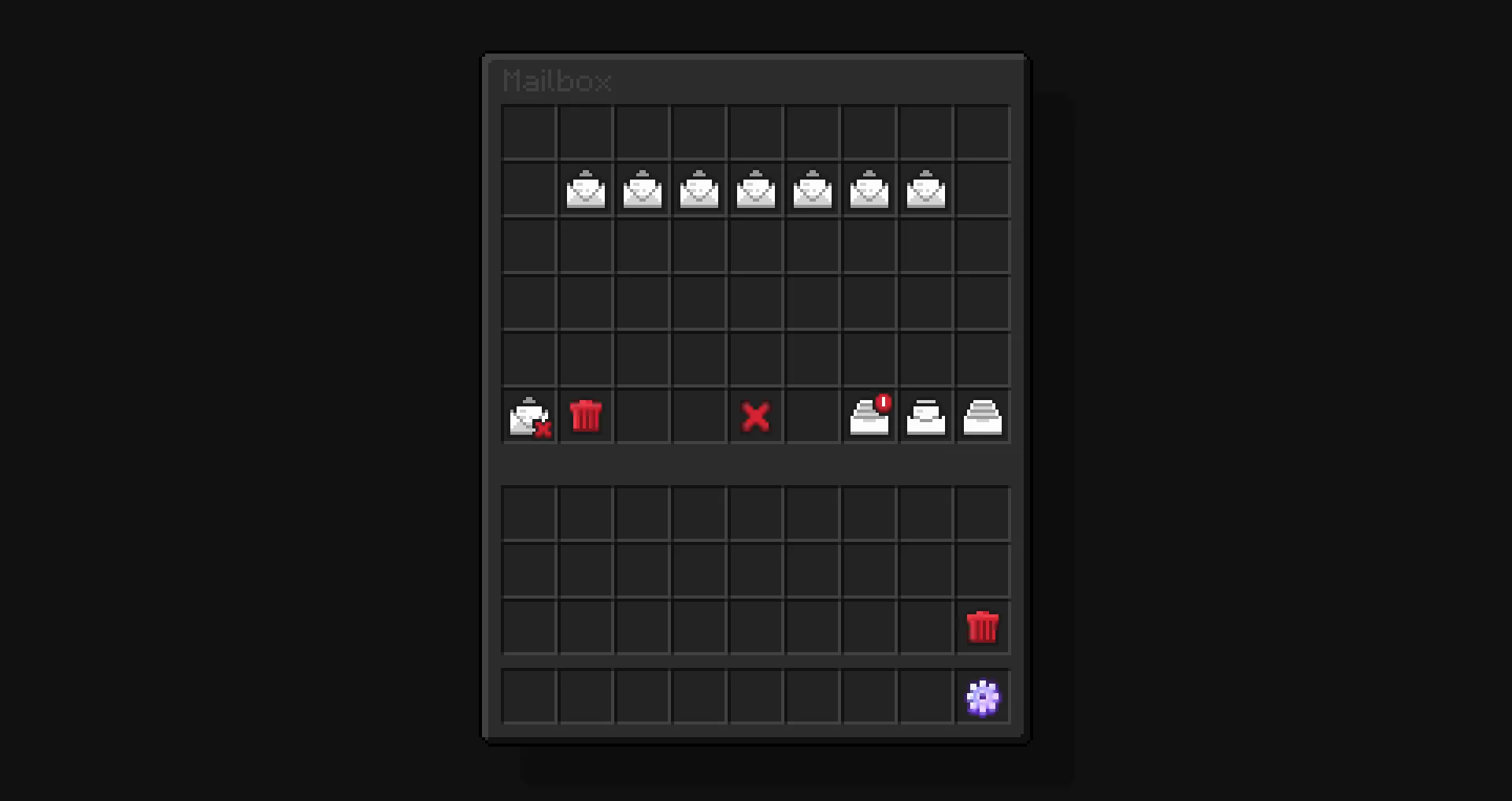Open the fifth envelope in the mailbox
This screenshot has width=1512, height=801.
[x=813, y=189]
